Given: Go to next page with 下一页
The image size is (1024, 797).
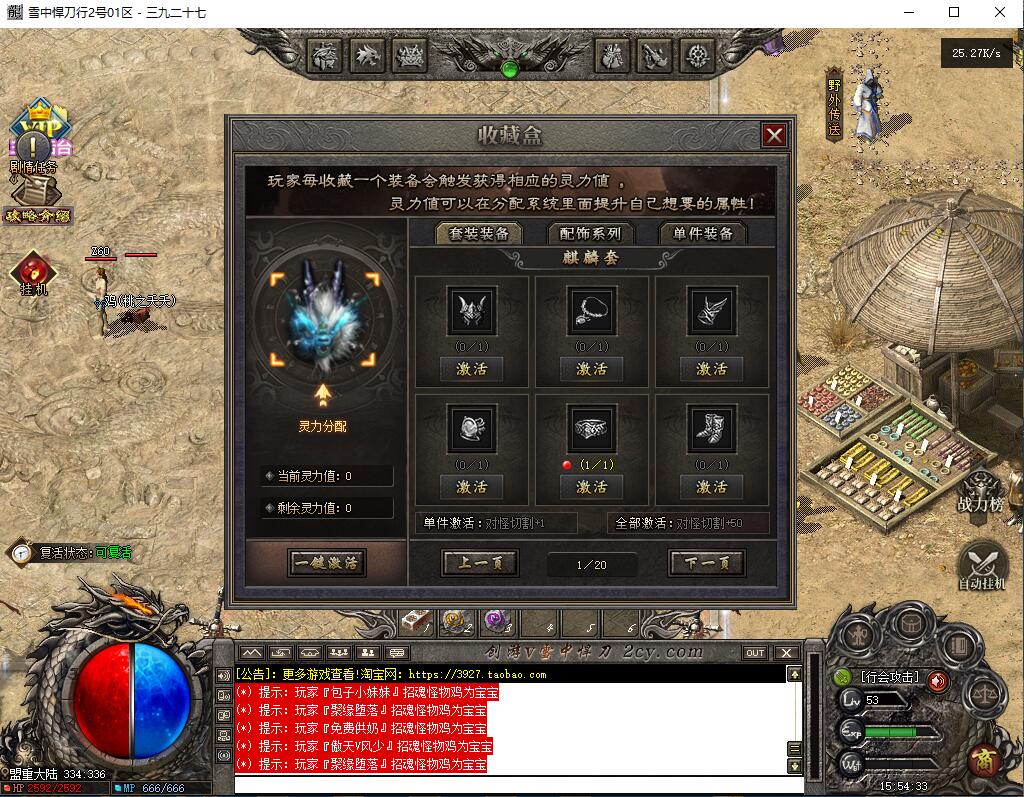Looking at the screenshot, I should [x=707, y=563].
